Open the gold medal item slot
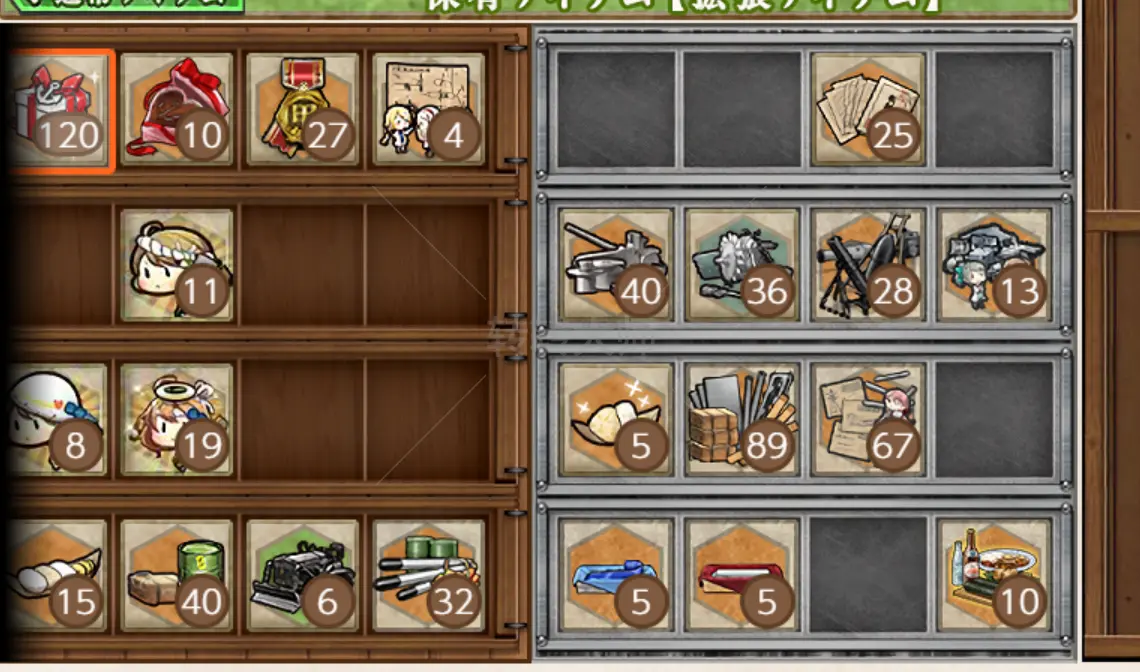This screenshot has width=1140, height=672. tap(303, 108)
